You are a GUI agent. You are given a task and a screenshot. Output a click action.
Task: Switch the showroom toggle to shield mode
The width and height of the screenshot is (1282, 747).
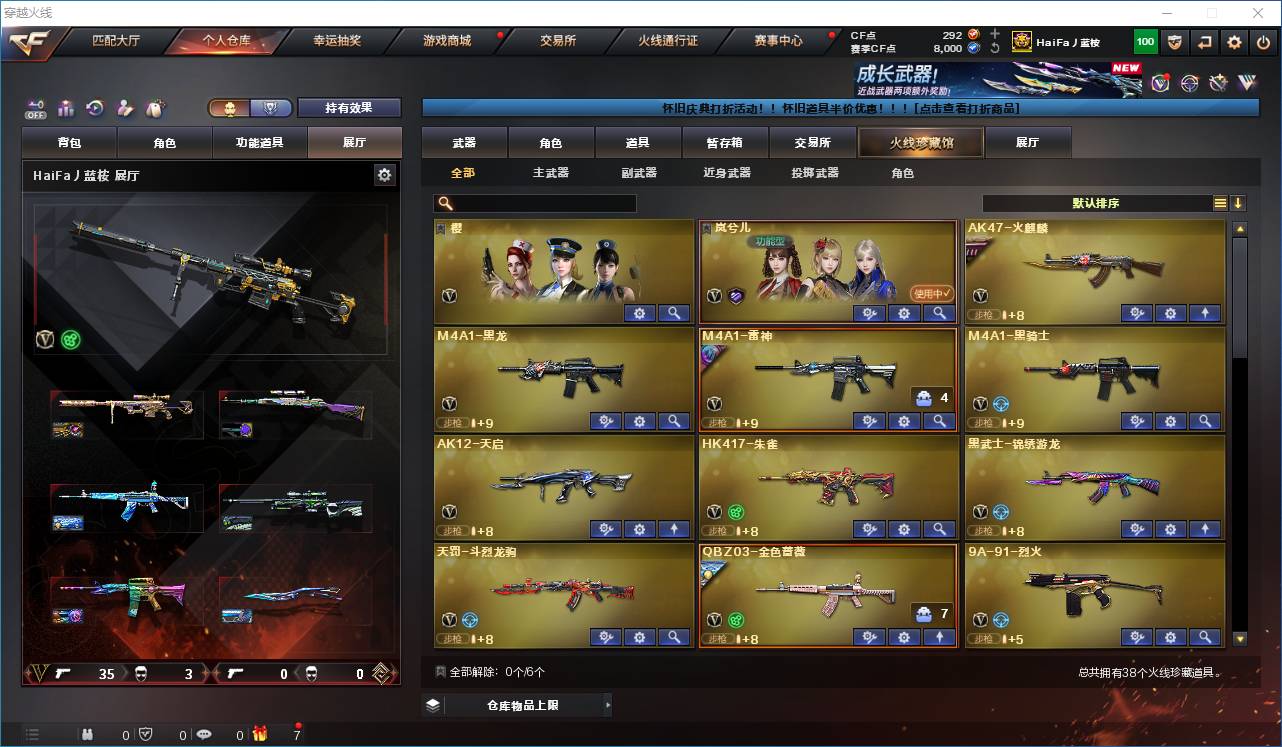pyautogui.click(x=272, y=107)
